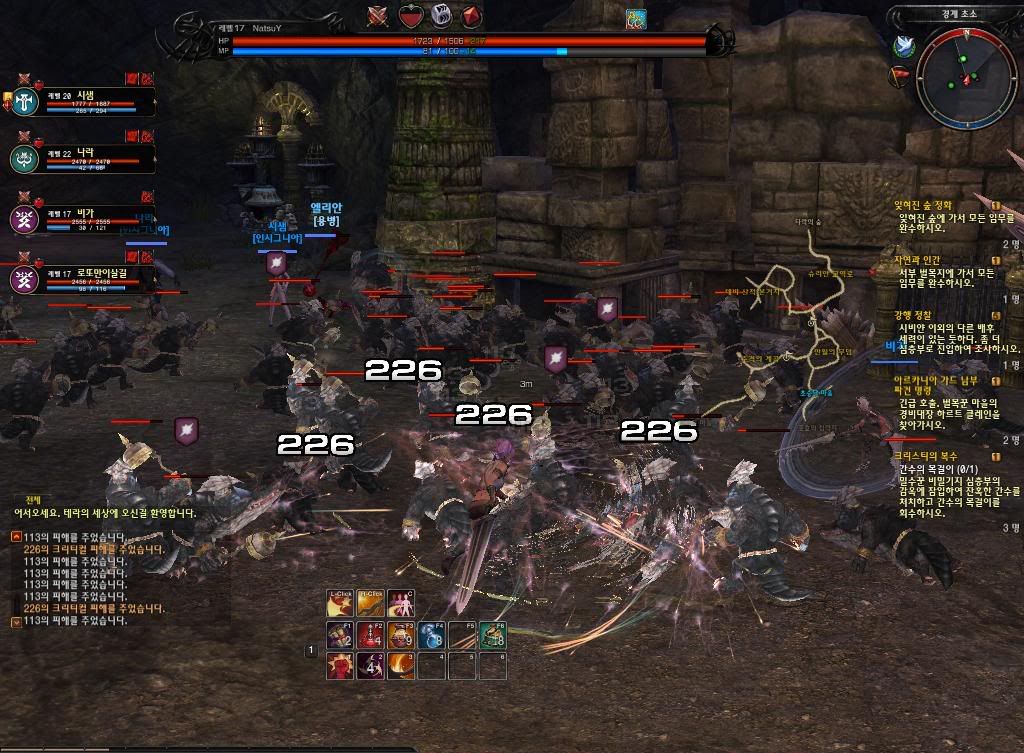Use the F1 hotbar item
The image size is (1024, 753).
click(x=342, y=635)
